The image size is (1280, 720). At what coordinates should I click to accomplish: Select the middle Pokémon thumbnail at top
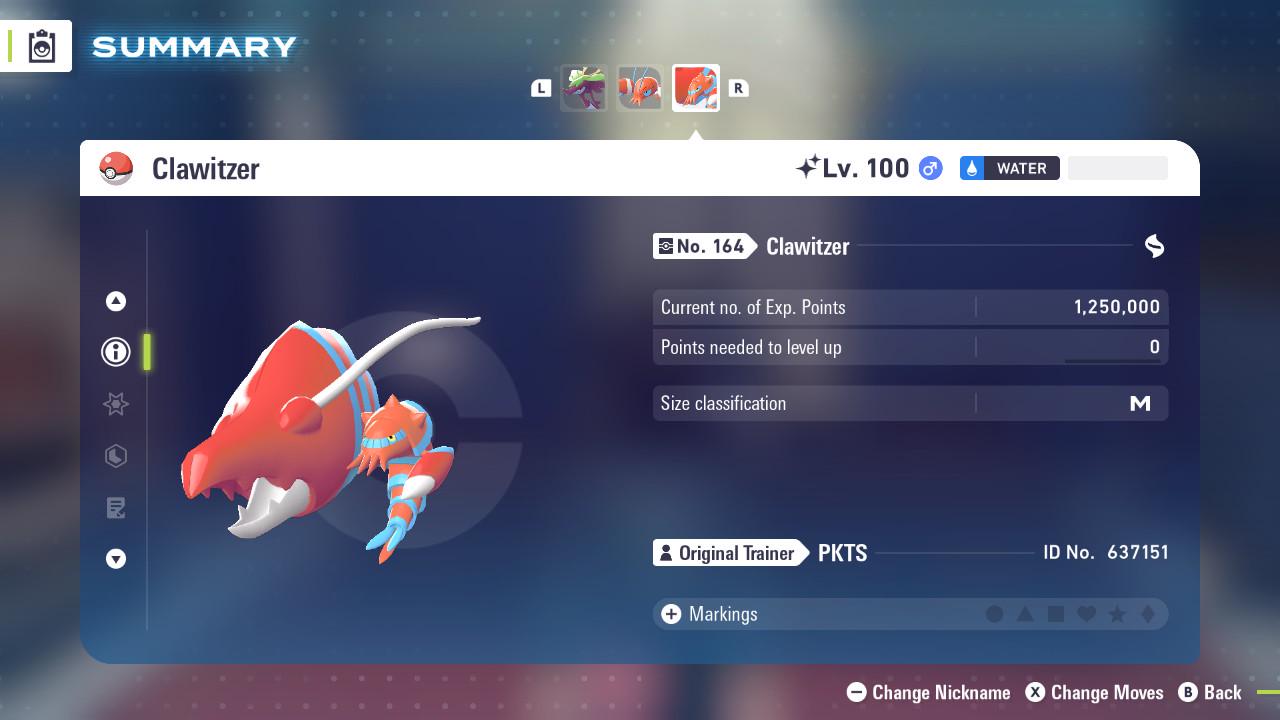click(x=640, y=88)
